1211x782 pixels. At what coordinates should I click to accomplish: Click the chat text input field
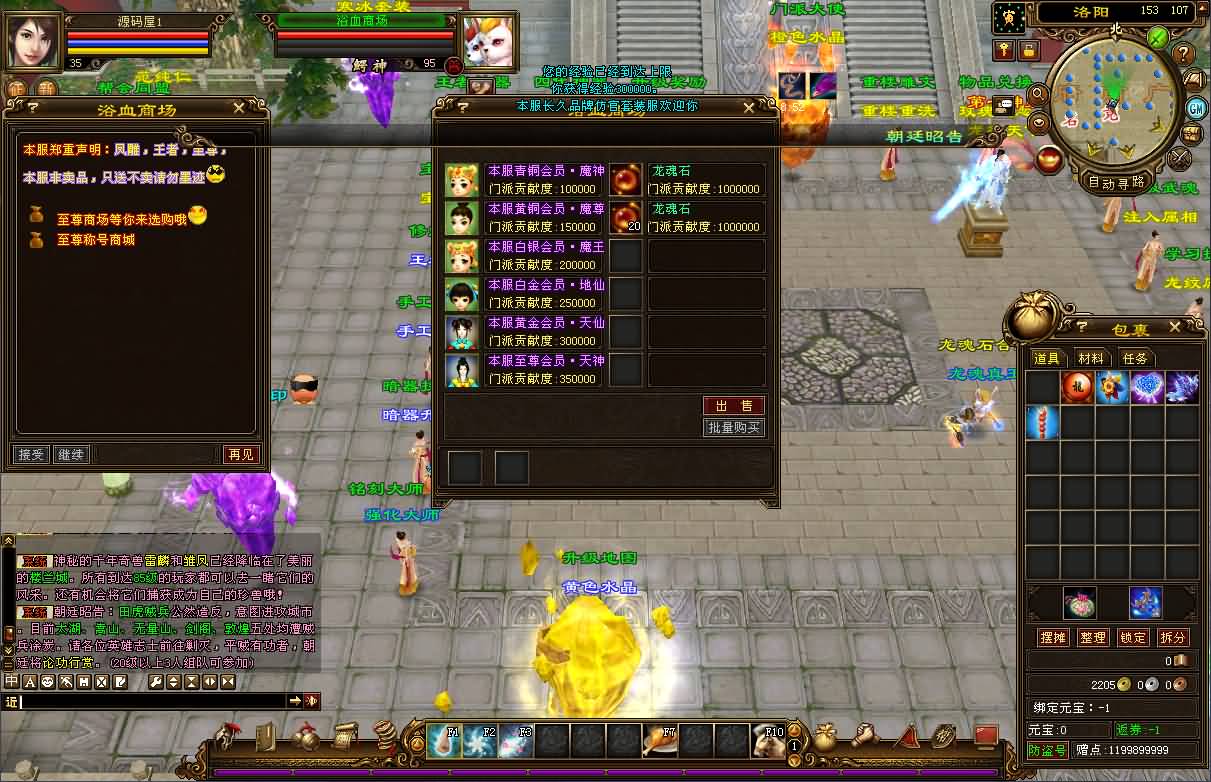click(150, 702)
